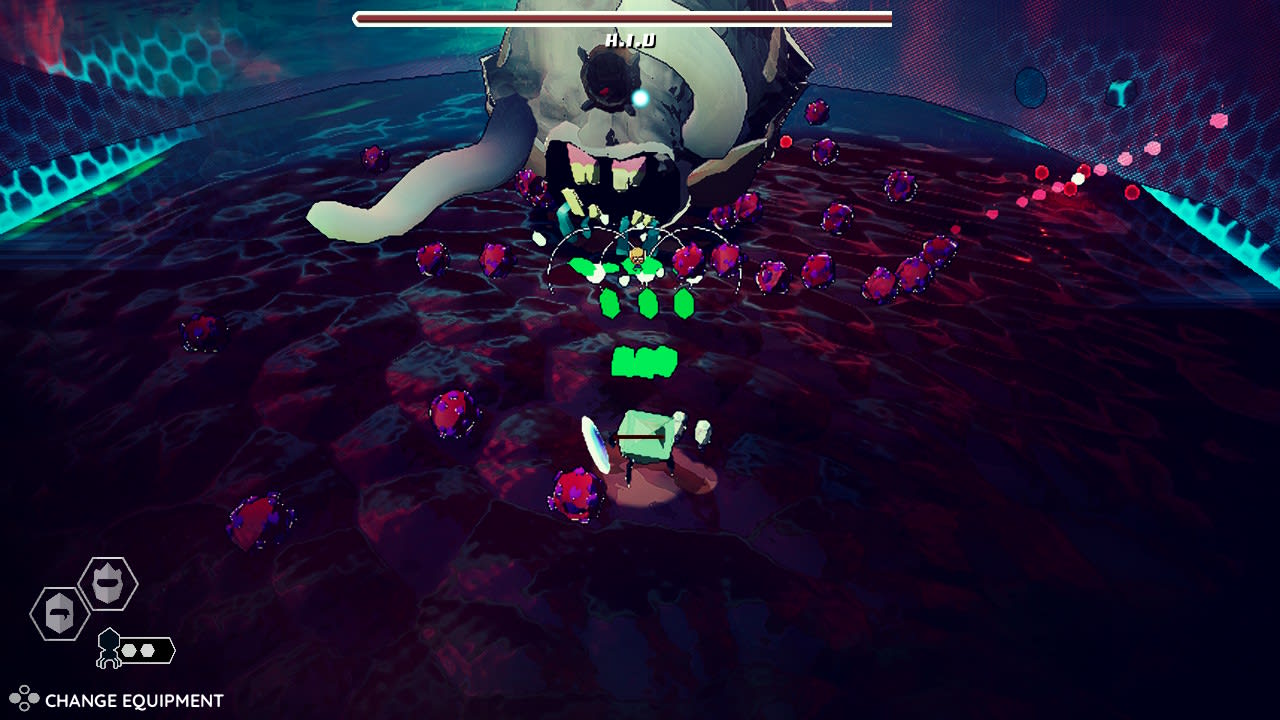Image resolution: width=1280 pixels, height=720 pixels.
Task: Click the H.I.D boss name text
Action: point(633,41)
